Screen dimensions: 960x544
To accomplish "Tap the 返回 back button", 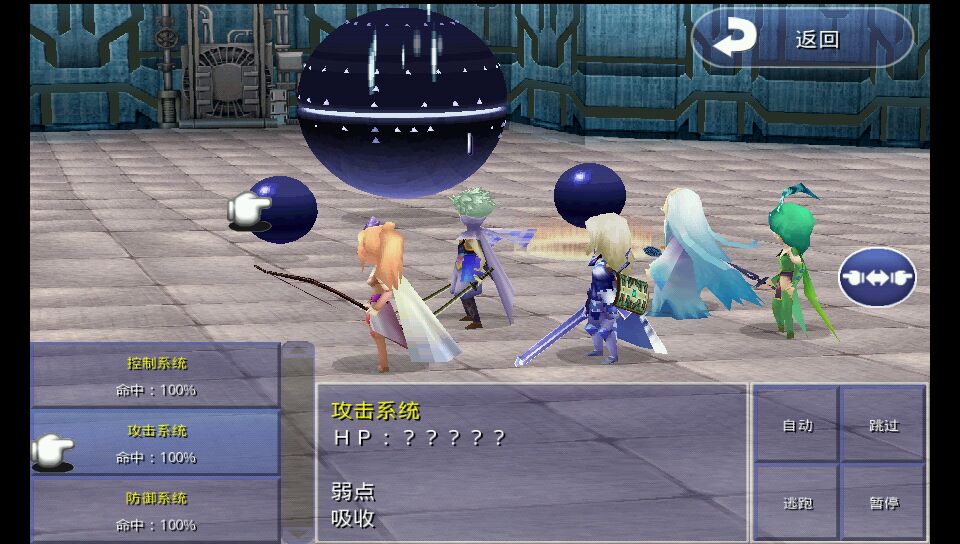I will coord(803,39).
